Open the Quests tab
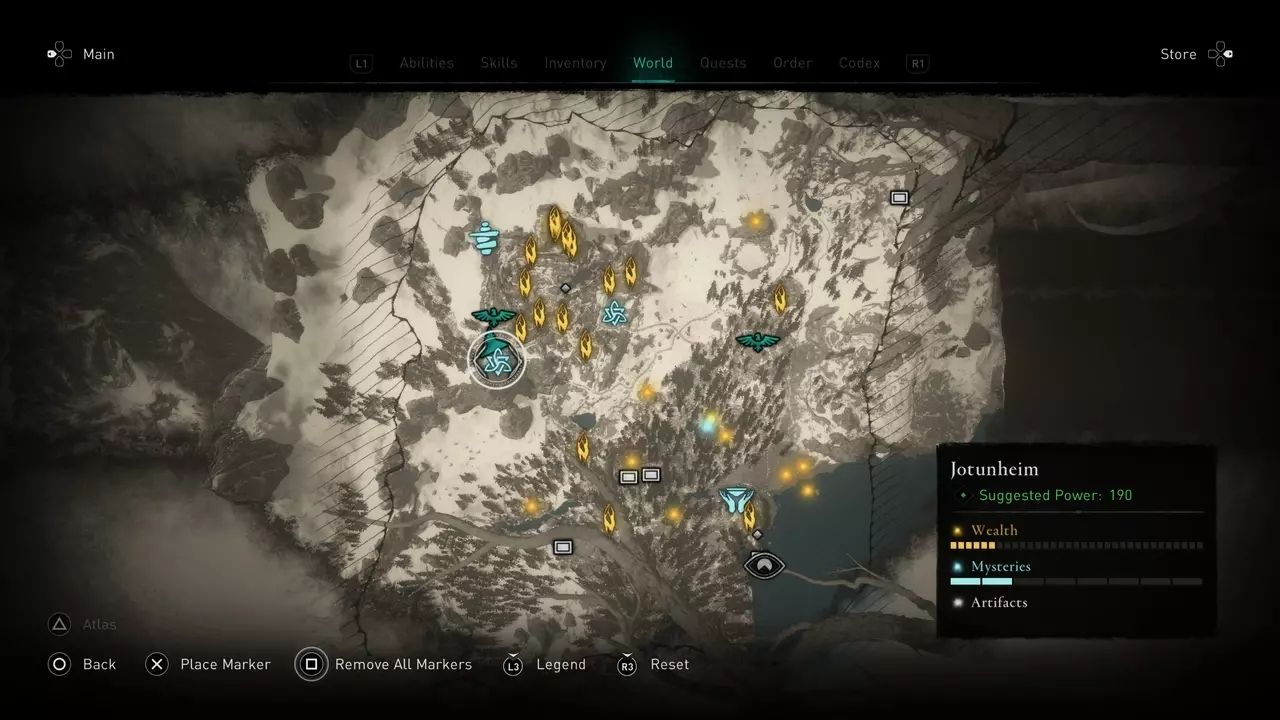 tap(723, 63)
